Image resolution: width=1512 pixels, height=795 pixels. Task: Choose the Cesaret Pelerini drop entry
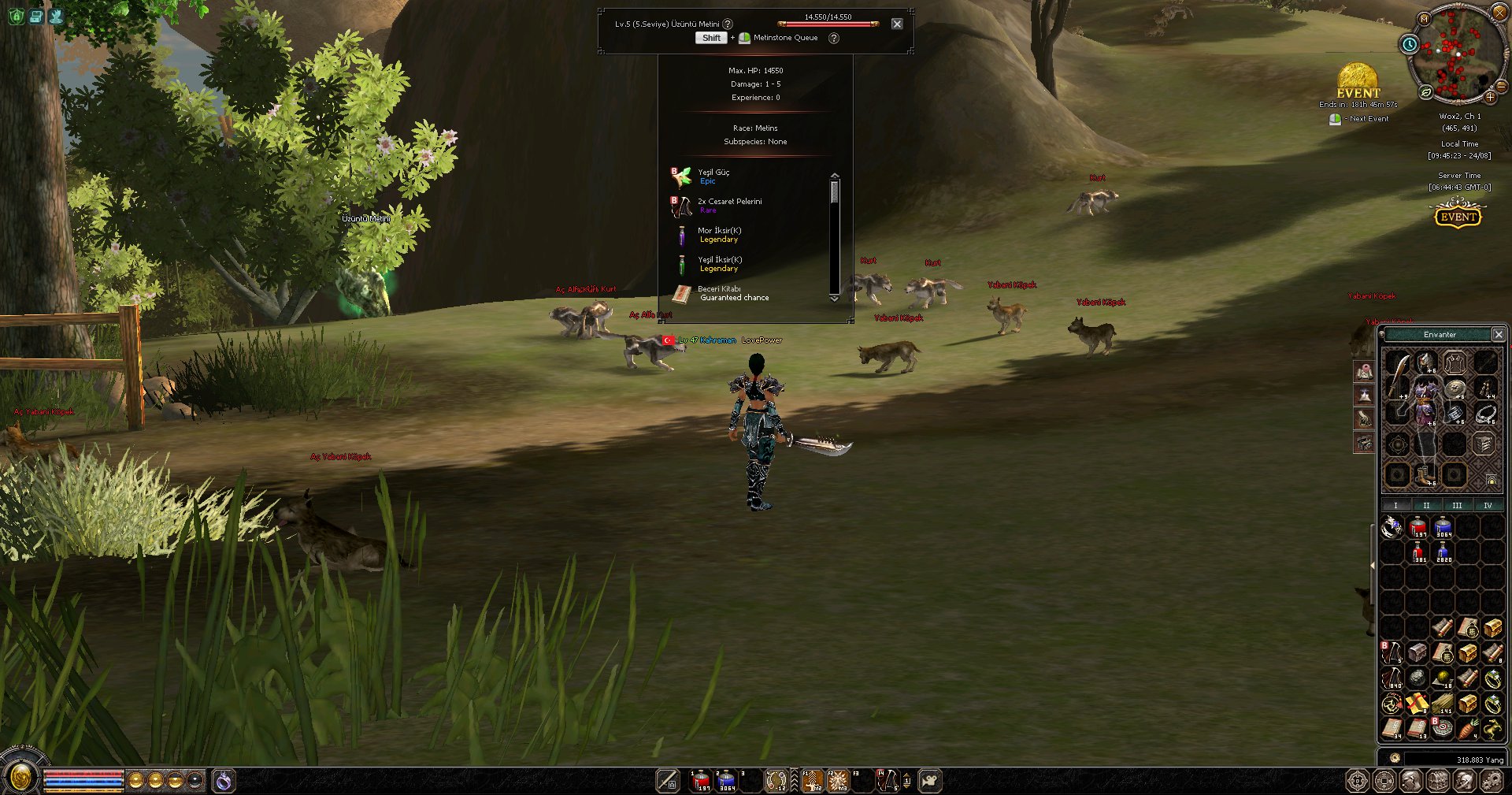coord(729,205)
